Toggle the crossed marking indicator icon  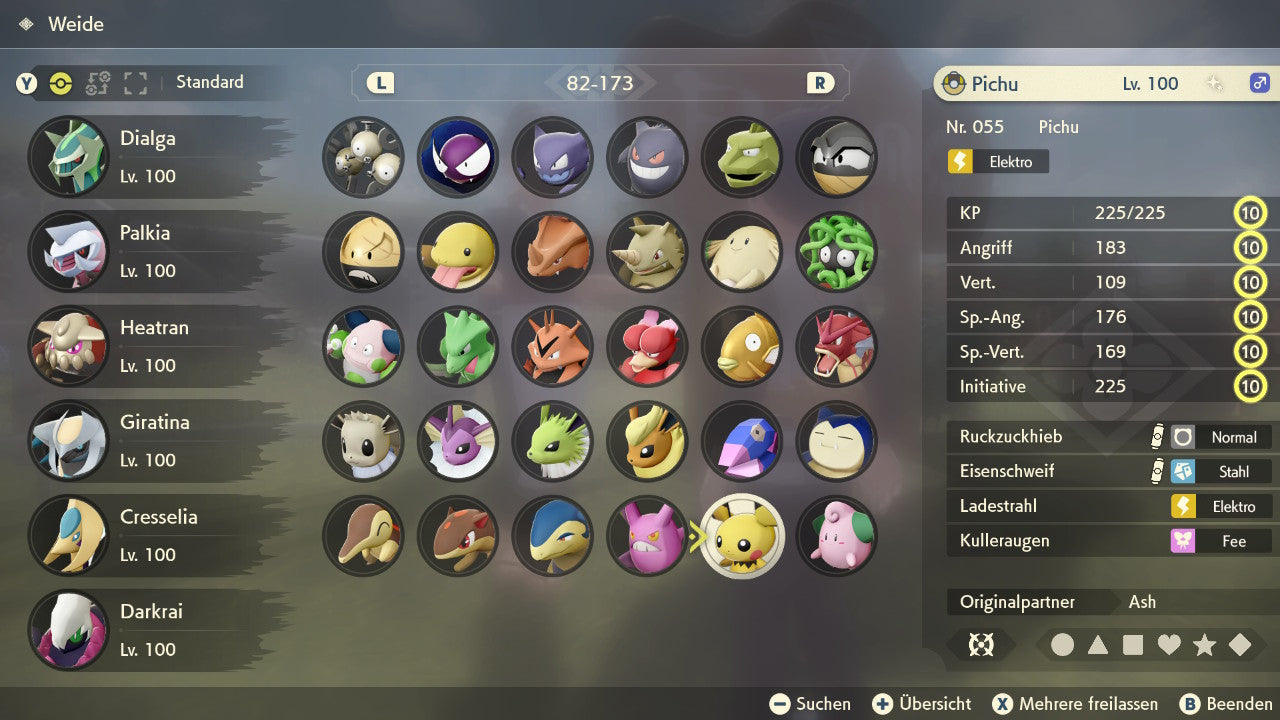(x=981, y=645)
